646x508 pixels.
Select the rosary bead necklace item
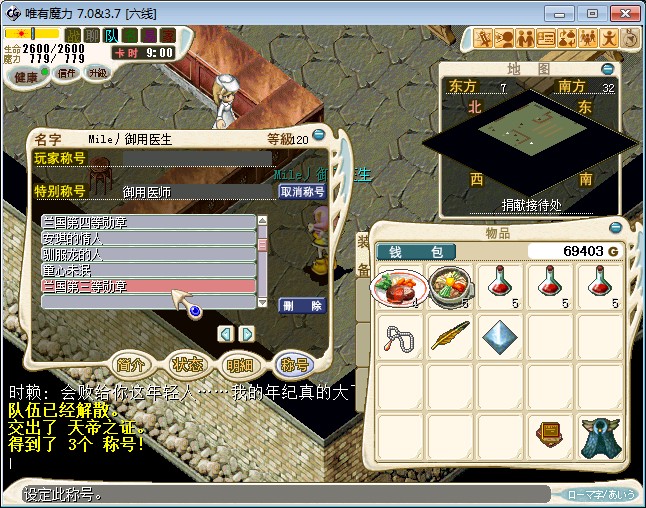pos(400,337)
